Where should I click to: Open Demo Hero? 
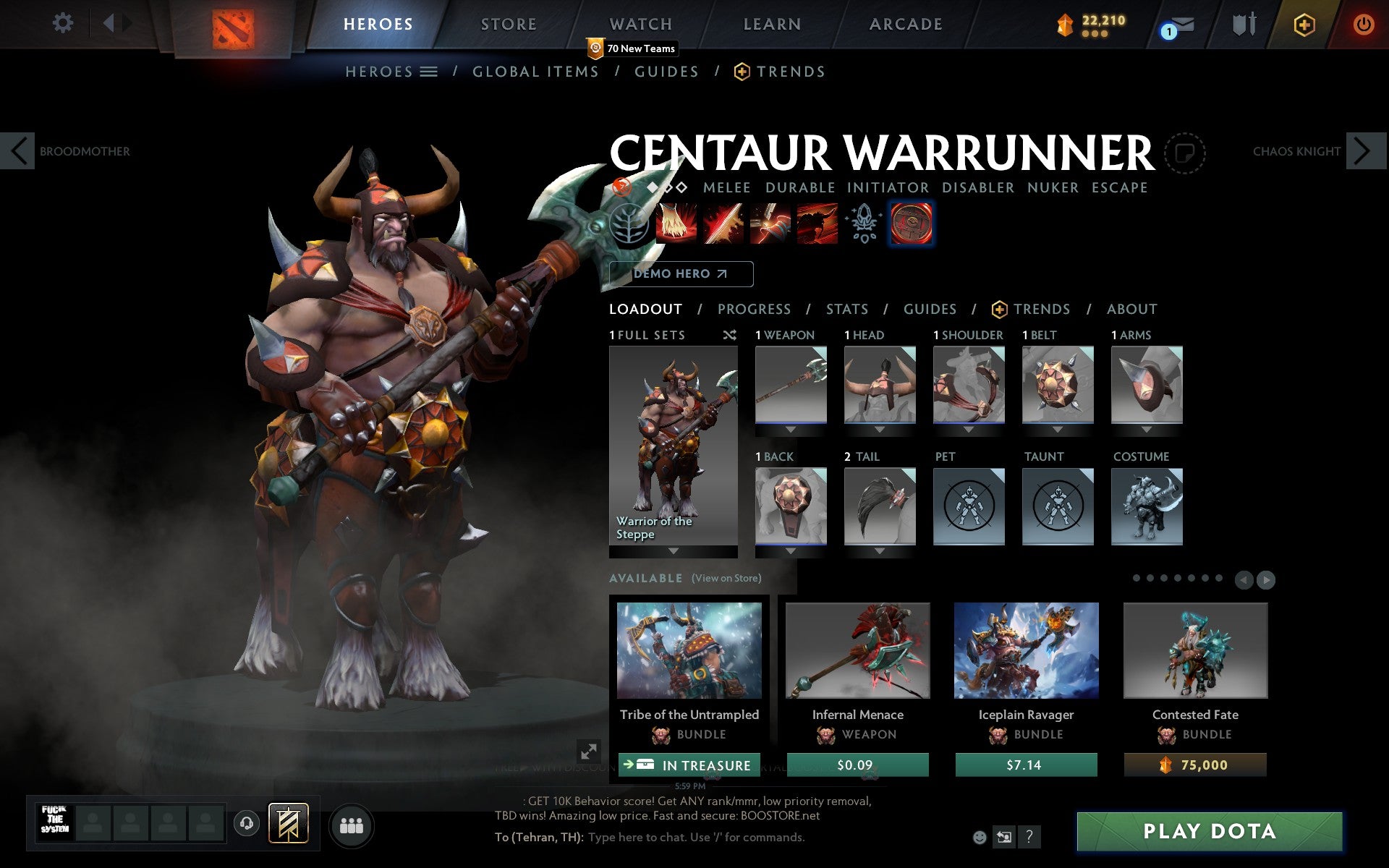(680, 273)
